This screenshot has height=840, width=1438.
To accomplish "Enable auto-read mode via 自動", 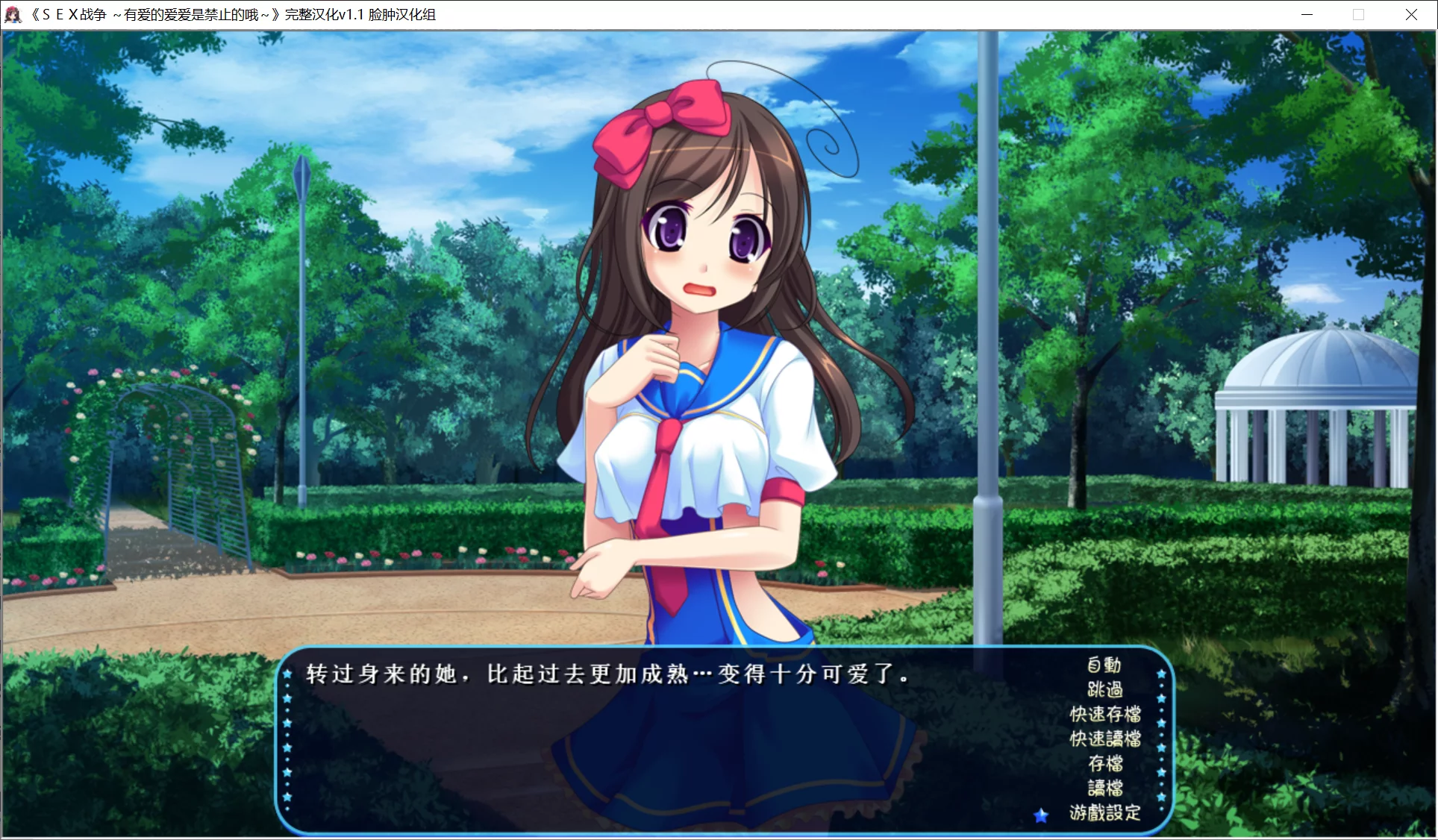I will [x=1102, y=665].
